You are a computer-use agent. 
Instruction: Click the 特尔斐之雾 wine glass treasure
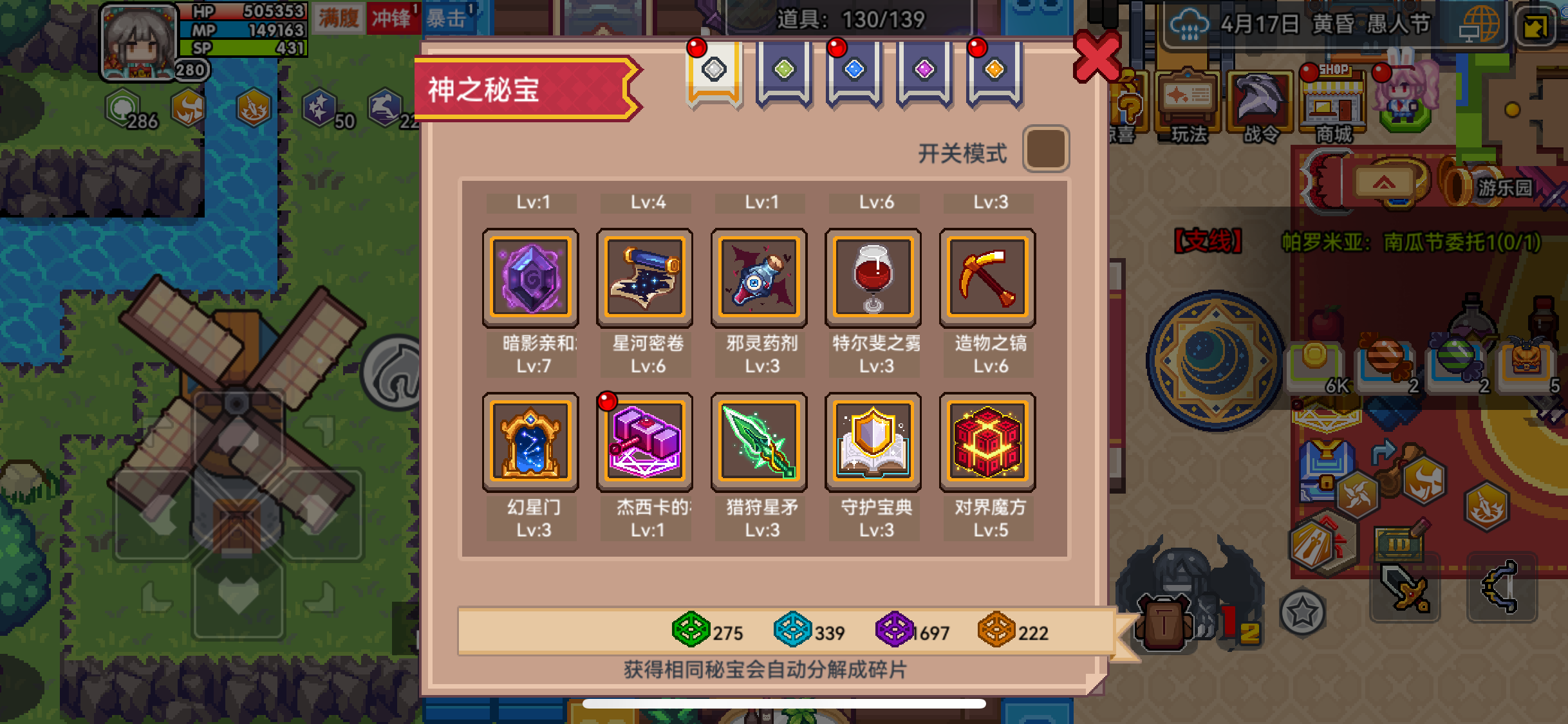click(873, 278)
